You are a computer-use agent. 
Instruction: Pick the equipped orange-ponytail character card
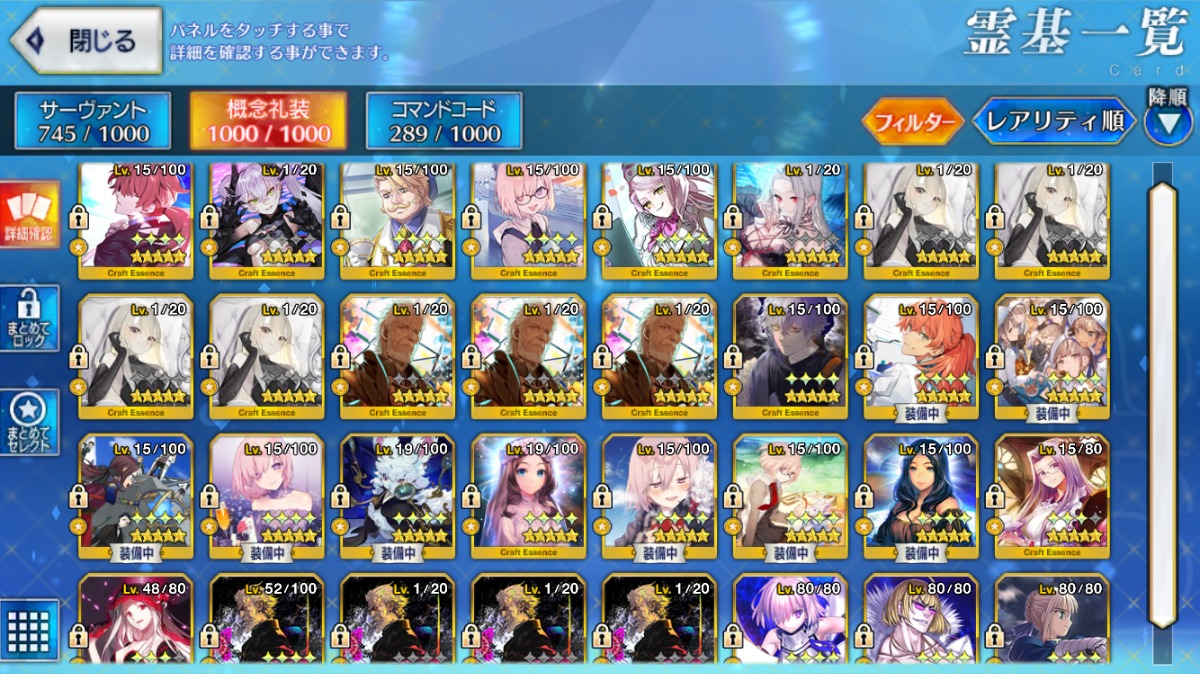point(920,357)
